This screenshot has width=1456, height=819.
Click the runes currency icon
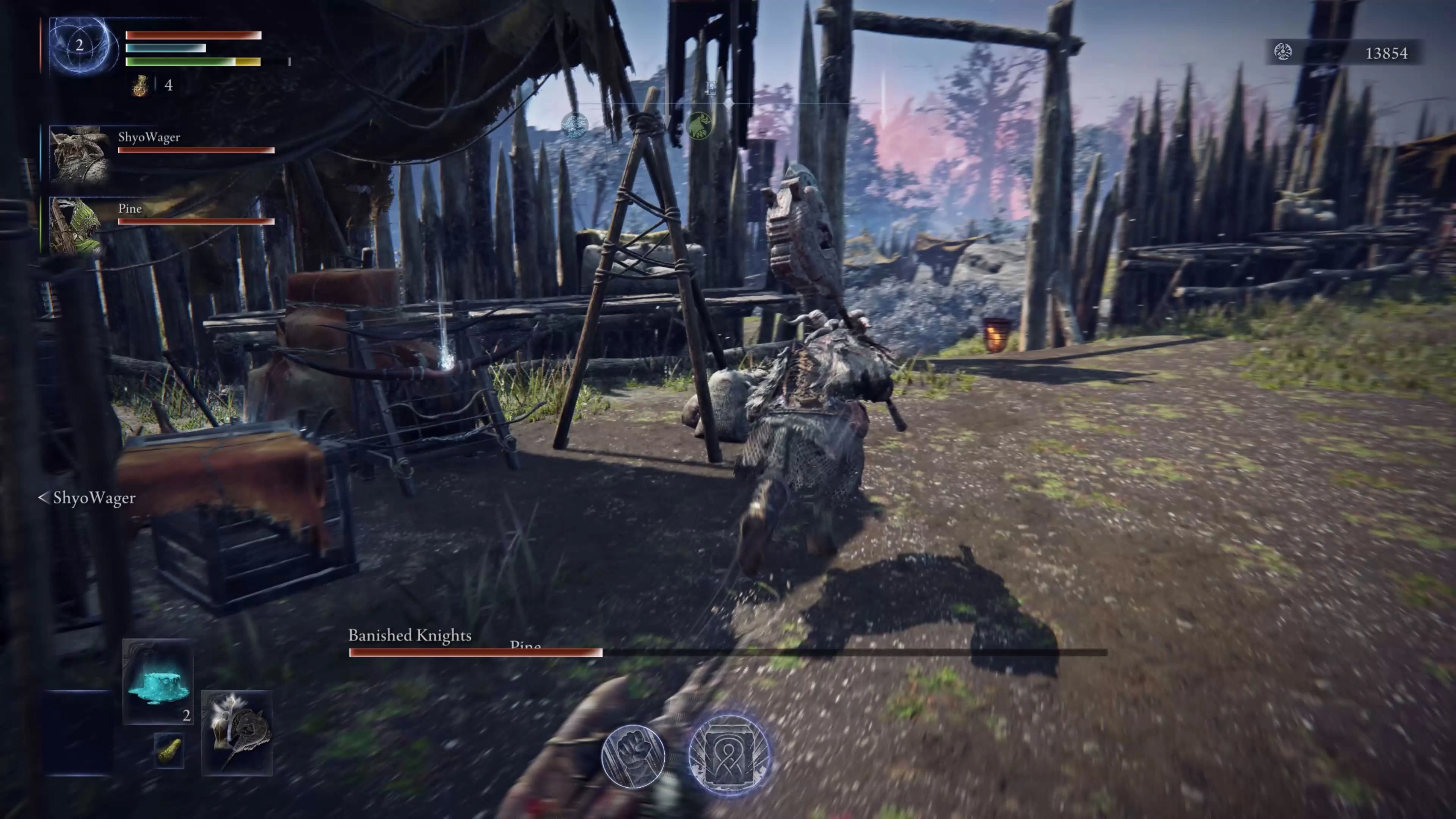tap(1283, 53)
